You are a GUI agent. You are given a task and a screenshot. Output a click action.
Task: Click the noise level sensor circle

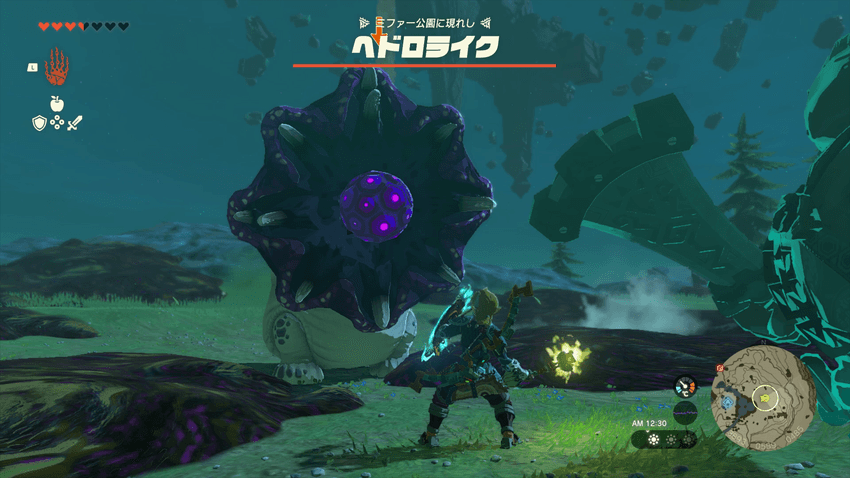(x=685, y=412)
